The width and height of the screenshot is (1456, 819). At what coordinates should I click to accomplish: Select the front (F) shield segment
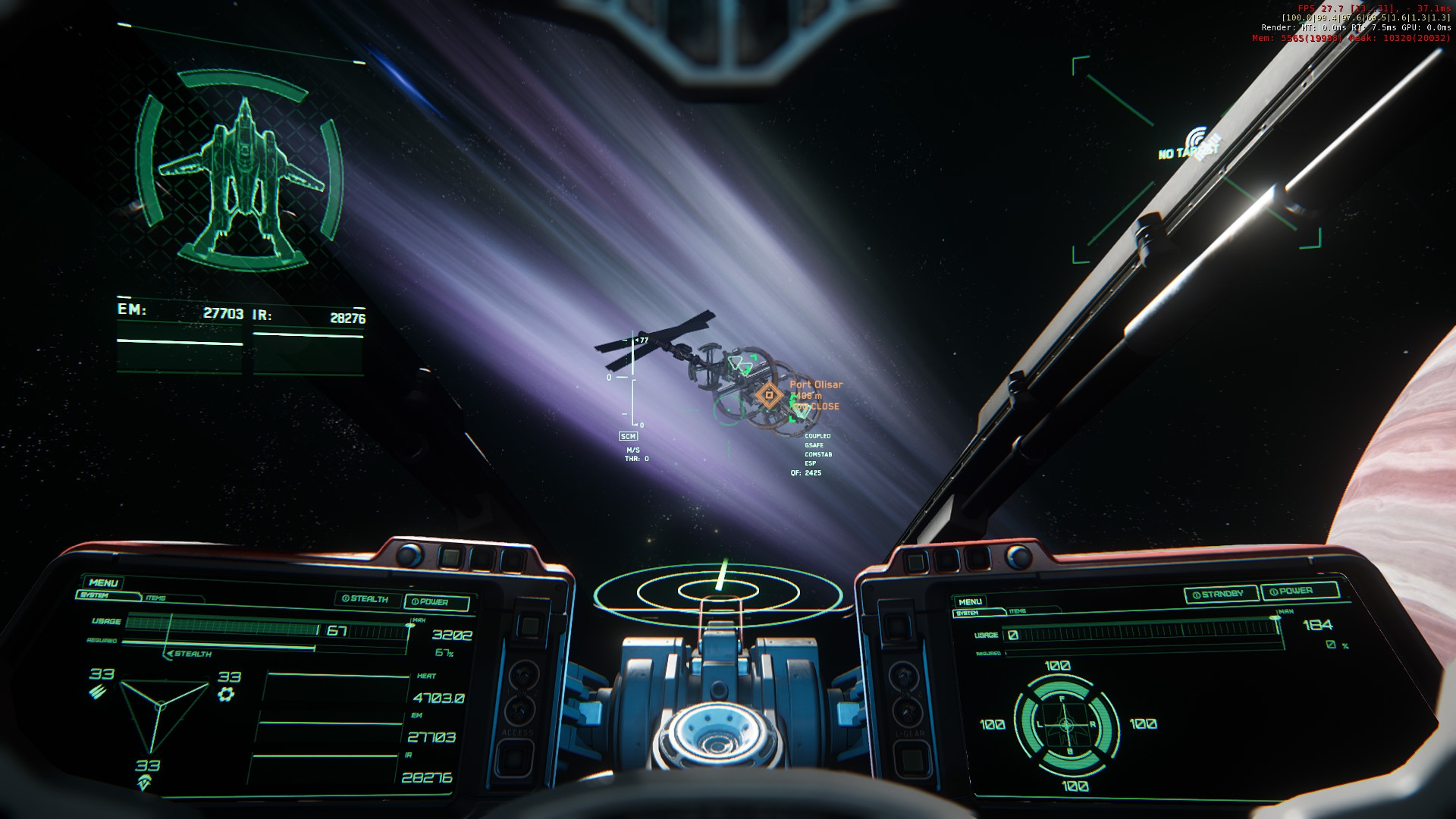[1063, 689]
